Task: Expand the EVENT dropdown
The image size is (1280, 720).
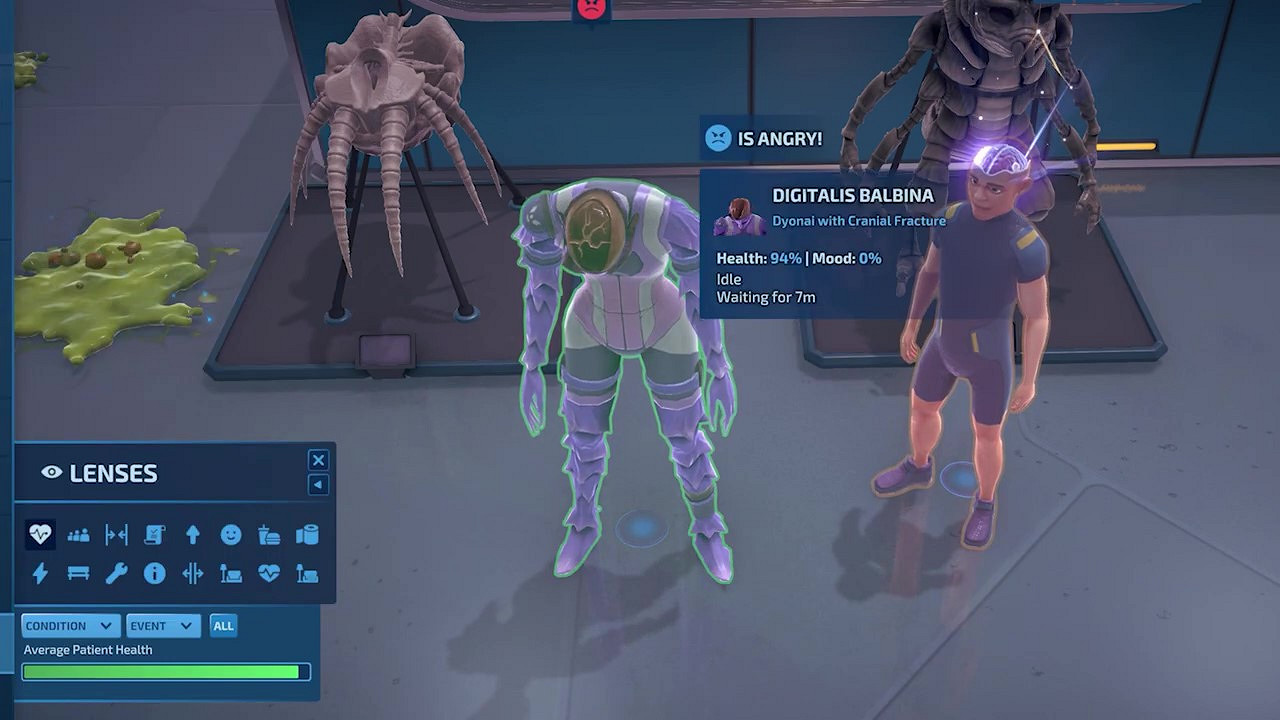Action: tap(163, 625)
